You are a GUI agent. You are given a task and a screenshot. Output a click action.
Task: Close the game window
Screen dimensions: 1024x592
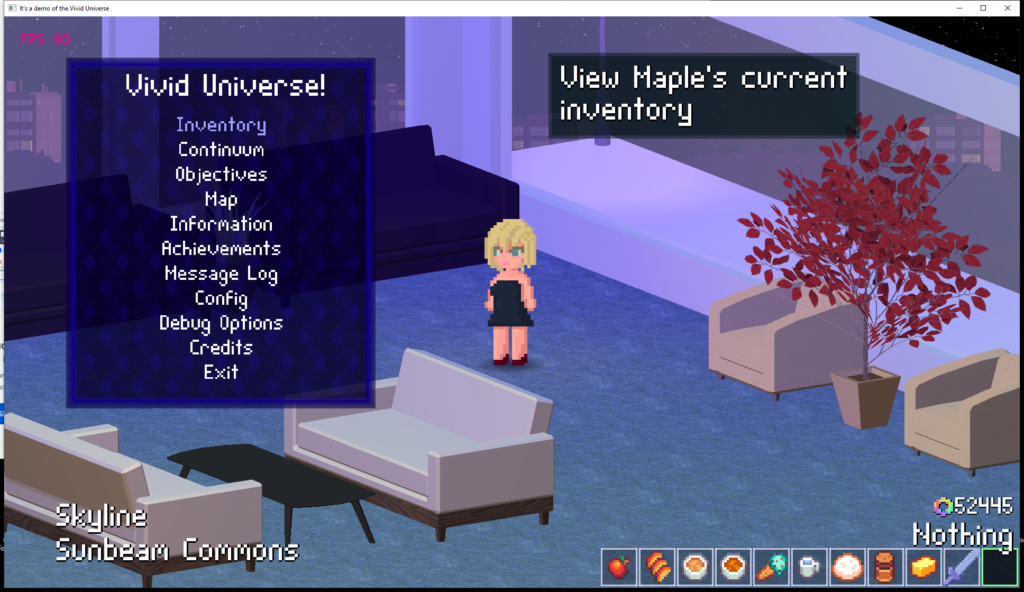pos(1008,7)
